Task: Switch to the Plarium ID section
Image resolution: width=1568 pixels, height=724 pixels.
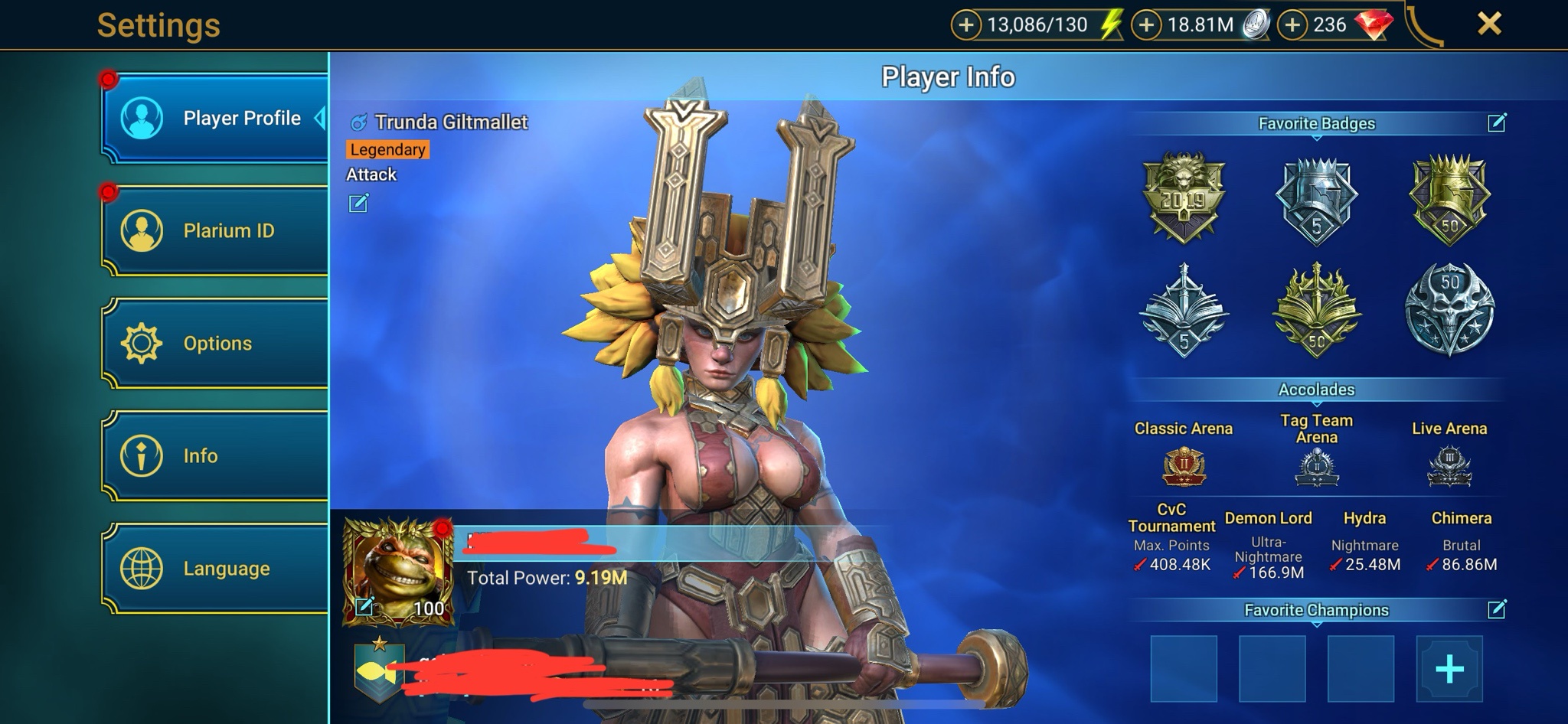Action: [216, 230]
